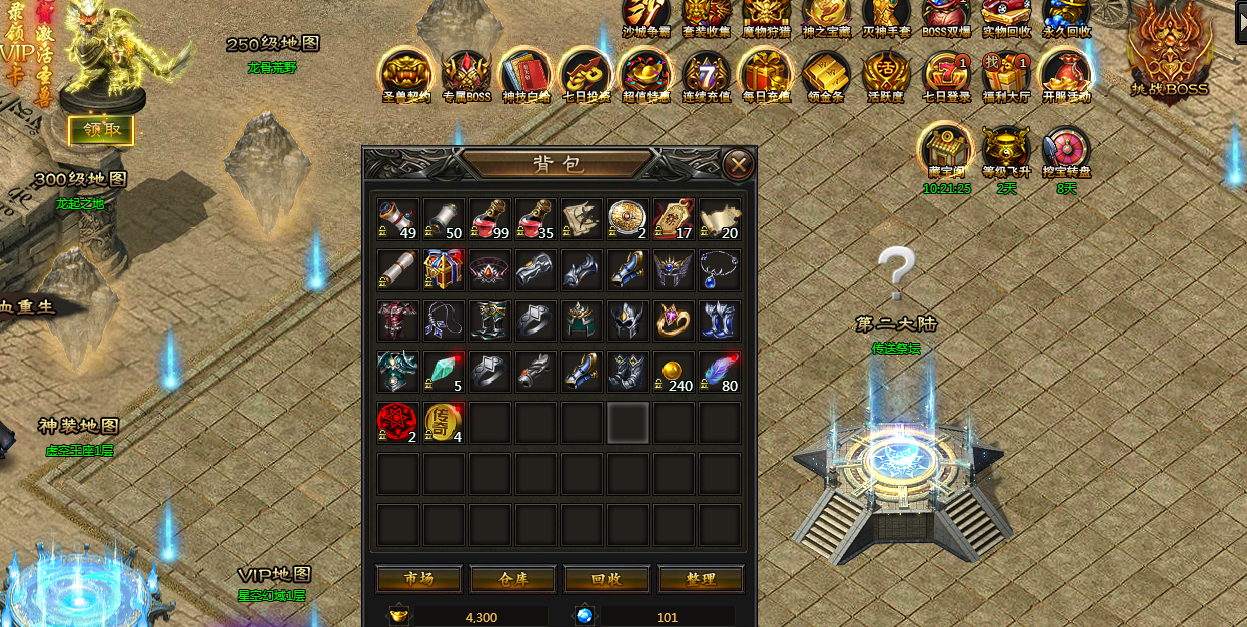Image resolution: width=1247 pixels, height=627 pixels.
Task: Open the 福利大厅 welfare hall
Action: (x=1006, y=74)
